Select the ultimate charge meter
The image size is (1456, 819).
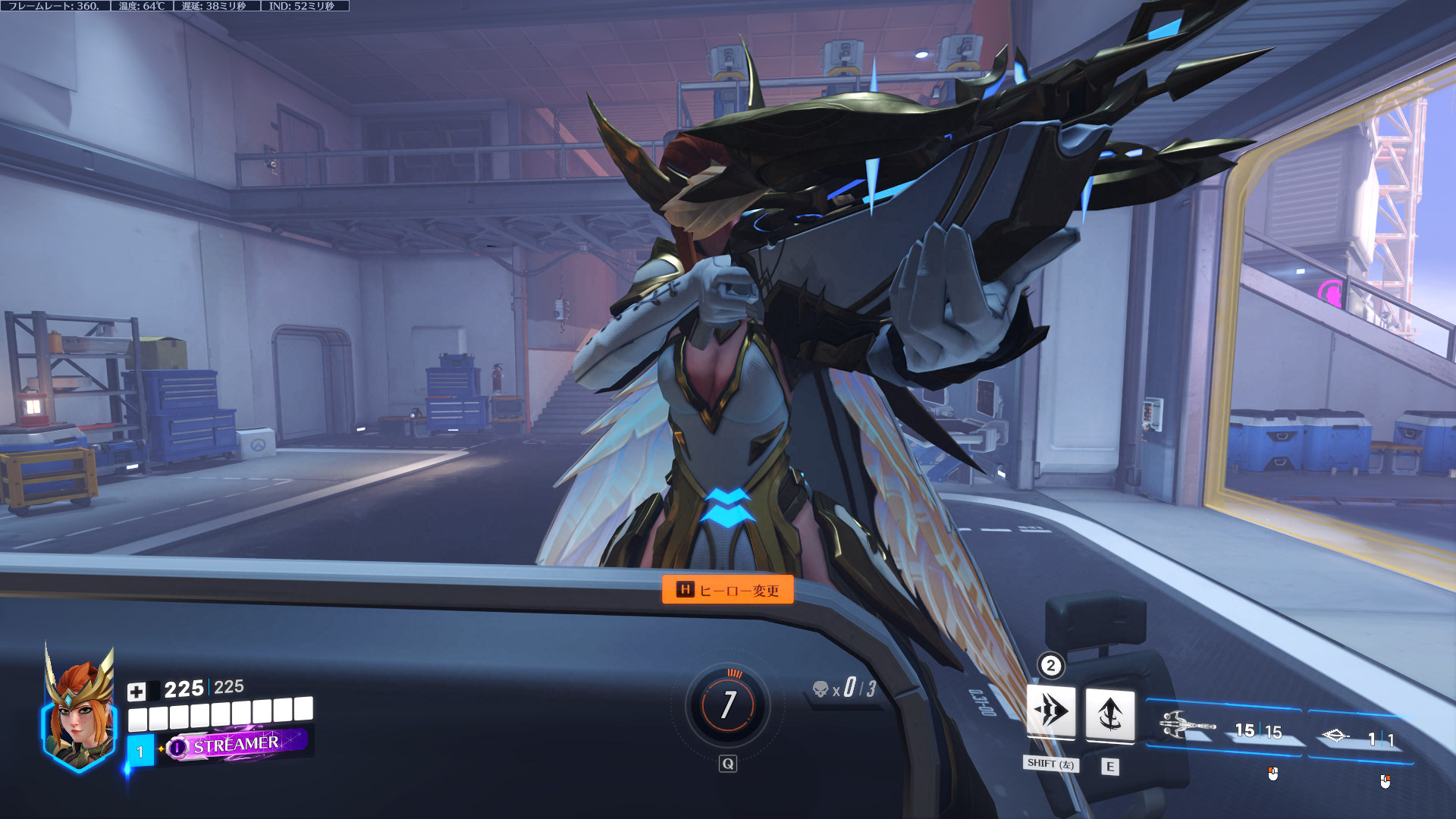[728, 705]
